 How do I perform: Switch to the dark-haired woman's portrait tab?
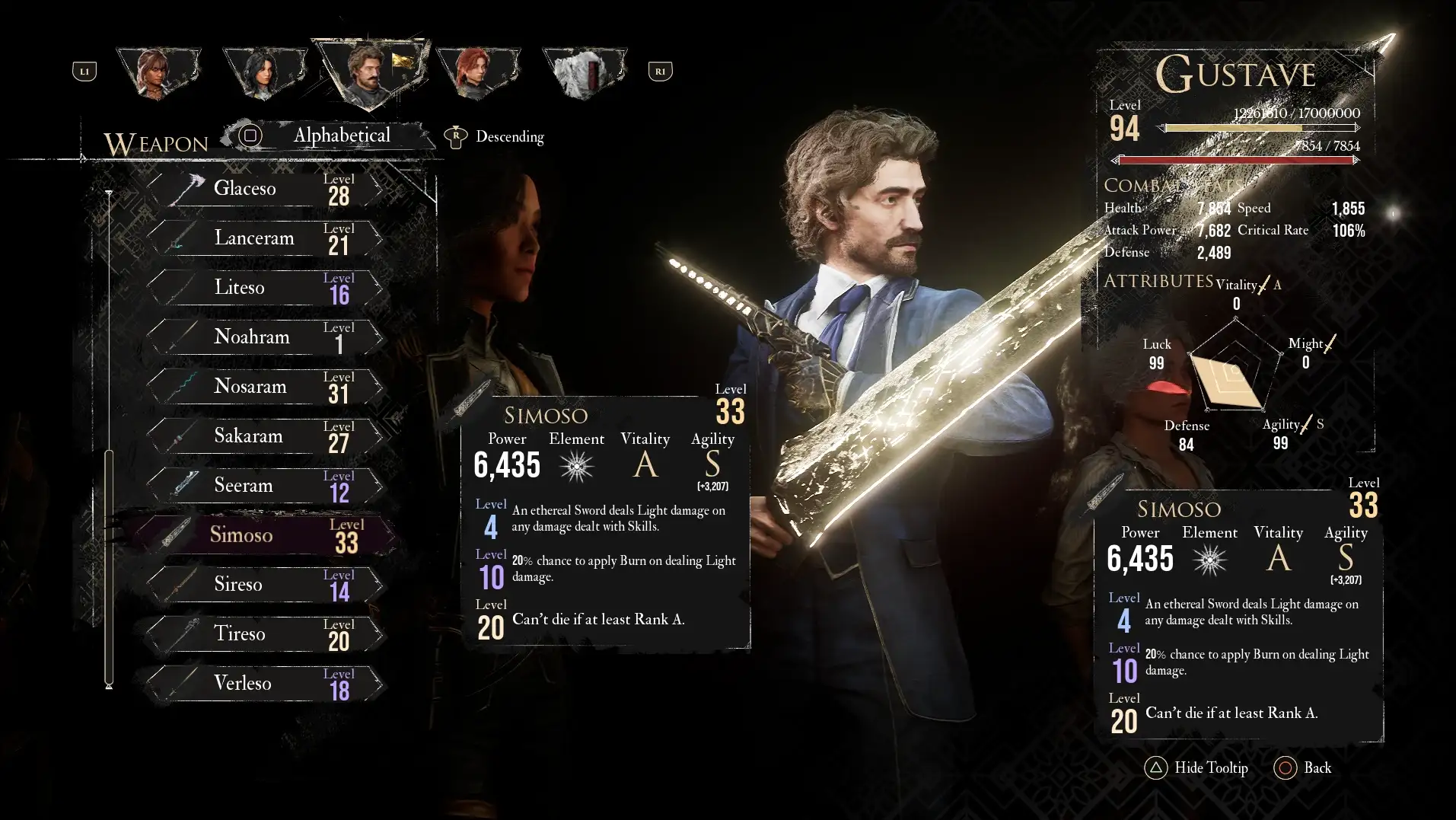264,72
